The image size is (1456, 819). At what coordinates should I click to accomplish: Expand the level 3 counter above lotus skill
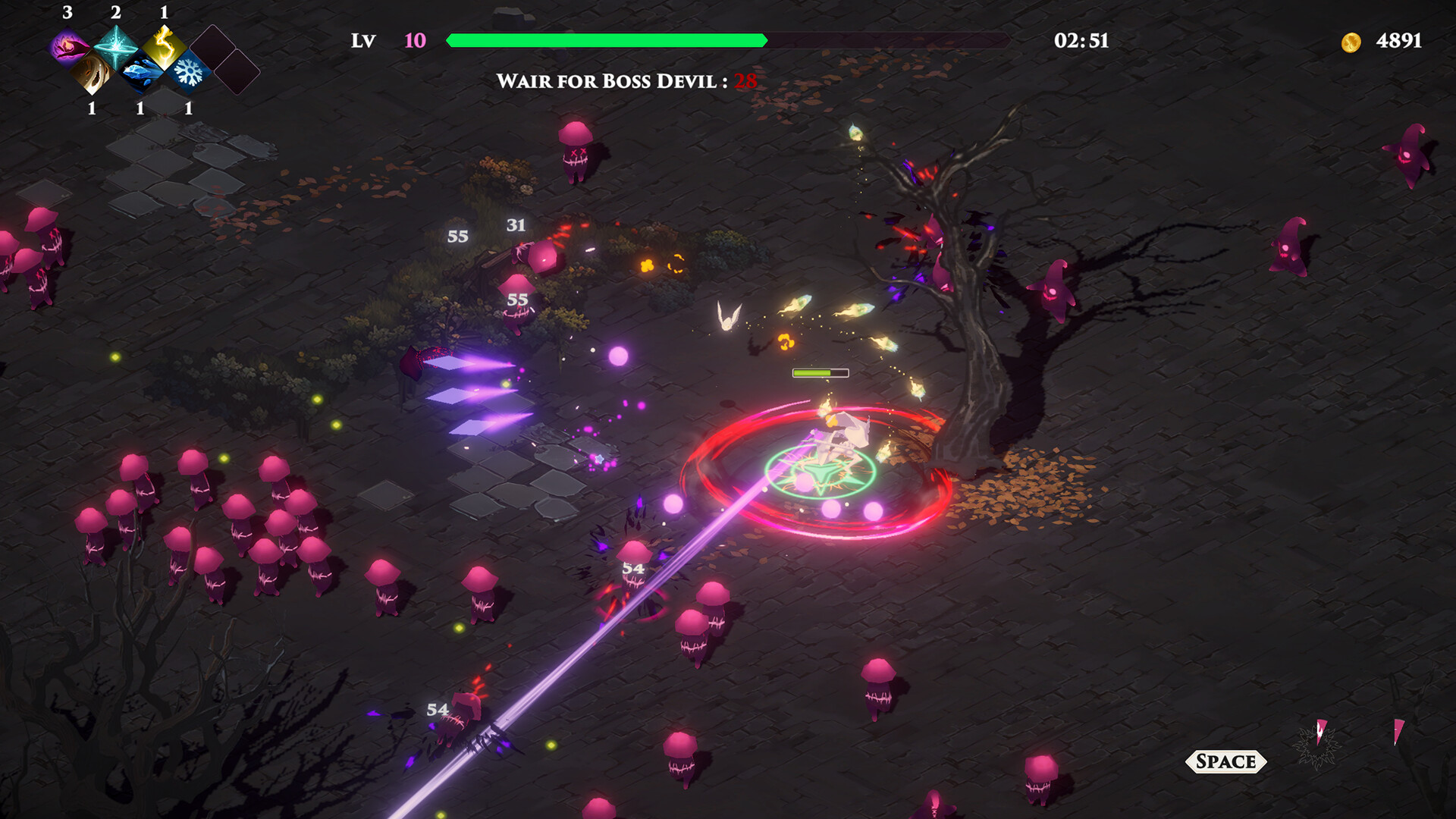coord(67,13)
